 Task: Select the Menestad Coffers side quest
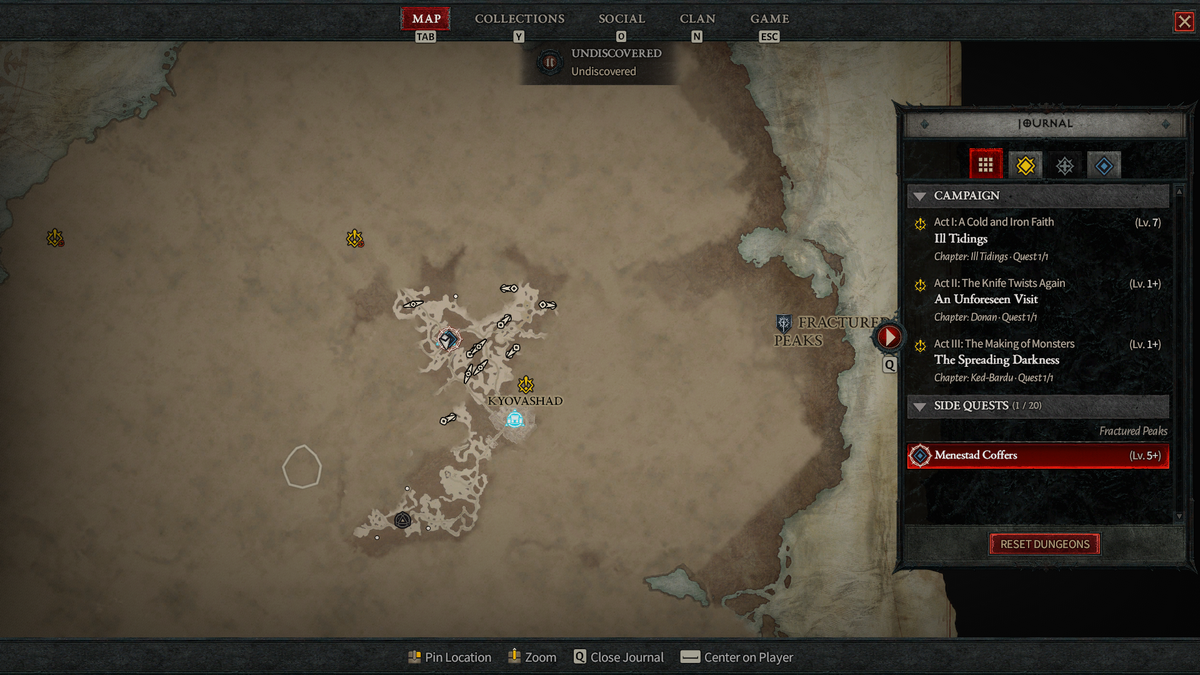coord(1038,456)
